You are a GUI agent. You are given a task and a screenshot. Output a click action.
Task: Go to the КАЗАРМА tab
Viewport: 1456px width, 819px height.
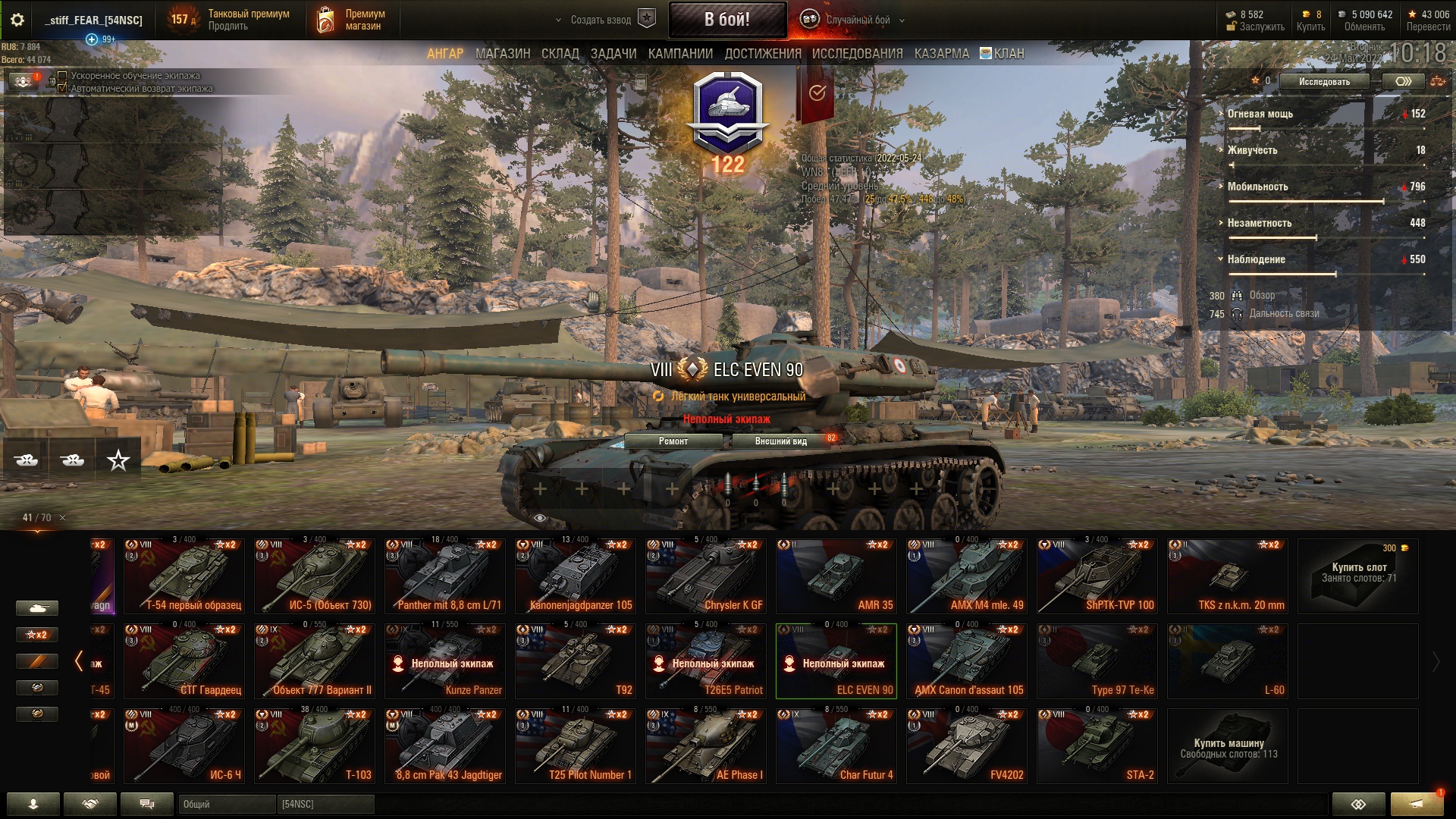pyautogui.click(x=941, y=54)
